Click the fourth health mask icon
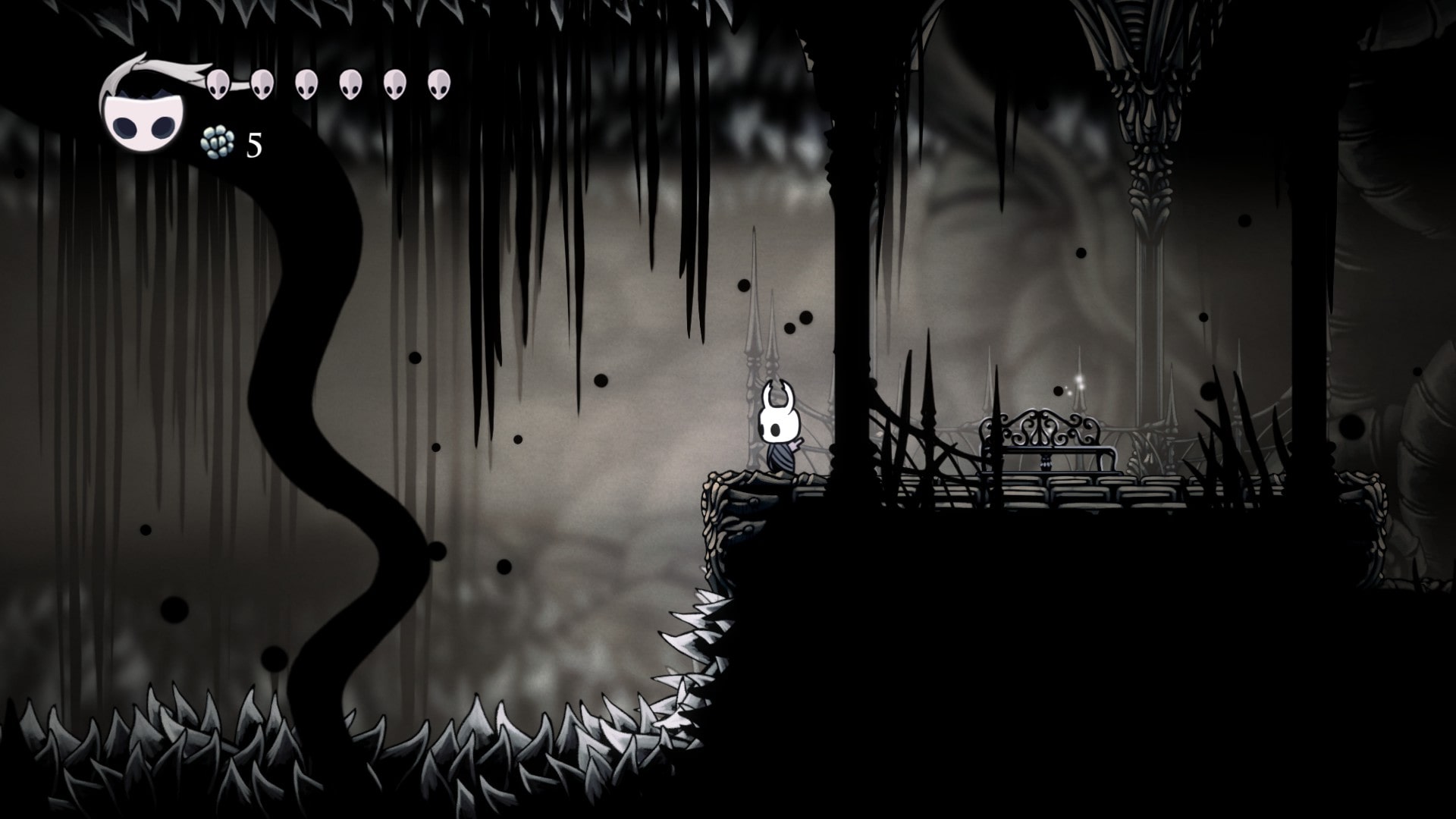 [350, 83]
